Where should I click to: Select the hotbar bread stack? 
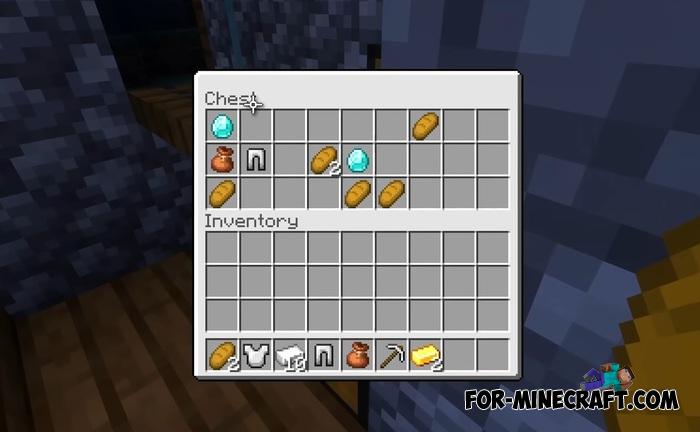pyautogui.click(x=221, y=355)
